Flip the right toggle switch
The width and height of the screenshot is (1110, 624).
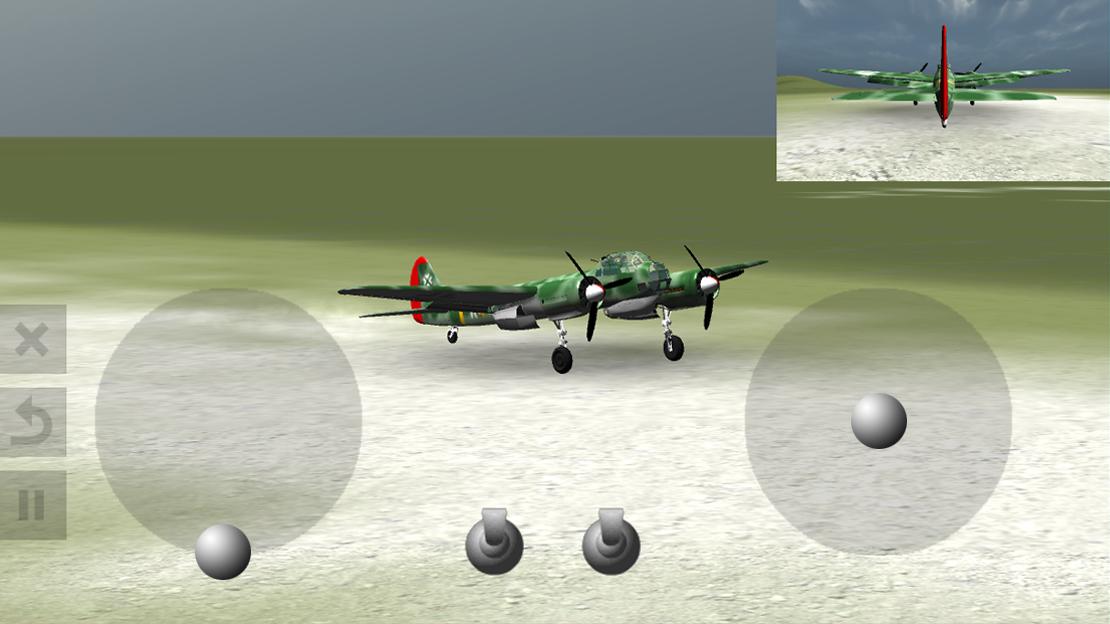tap(611, 542)
